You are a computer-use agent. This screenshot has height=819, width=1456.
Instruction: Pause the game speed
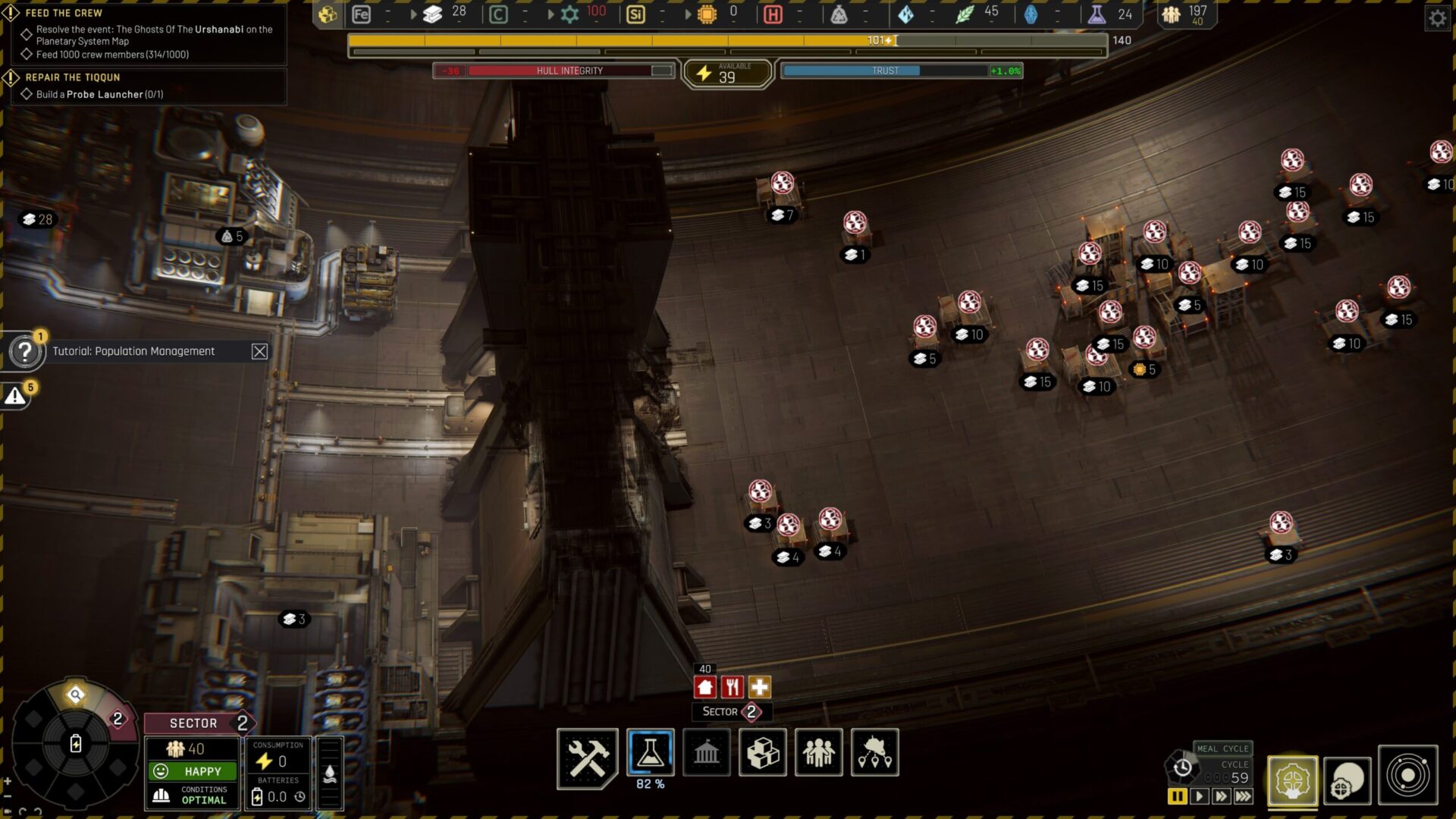(x=1177, y=796)
